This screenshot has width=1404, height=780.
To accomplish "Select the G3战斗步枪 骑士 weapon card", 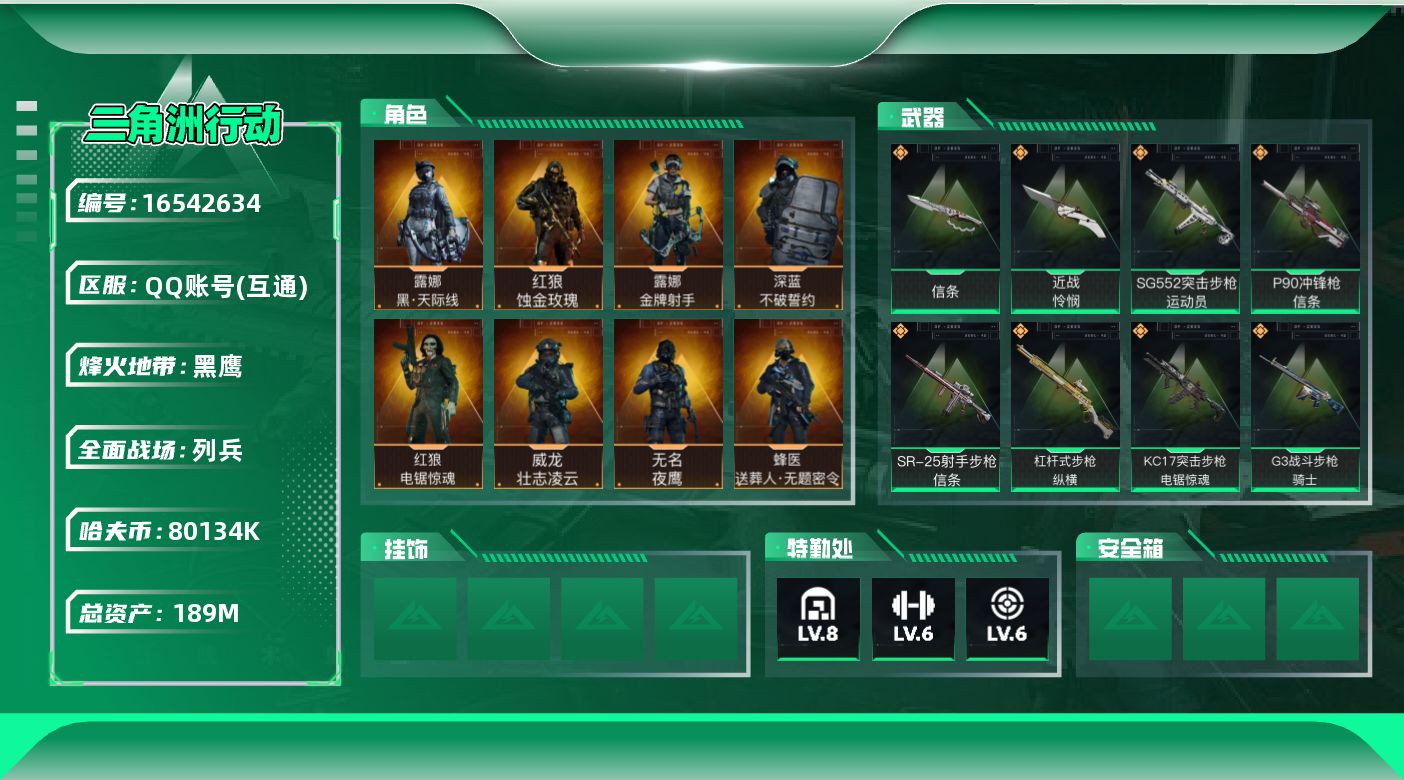I will pyautogui.click(x=1305, y=406).
